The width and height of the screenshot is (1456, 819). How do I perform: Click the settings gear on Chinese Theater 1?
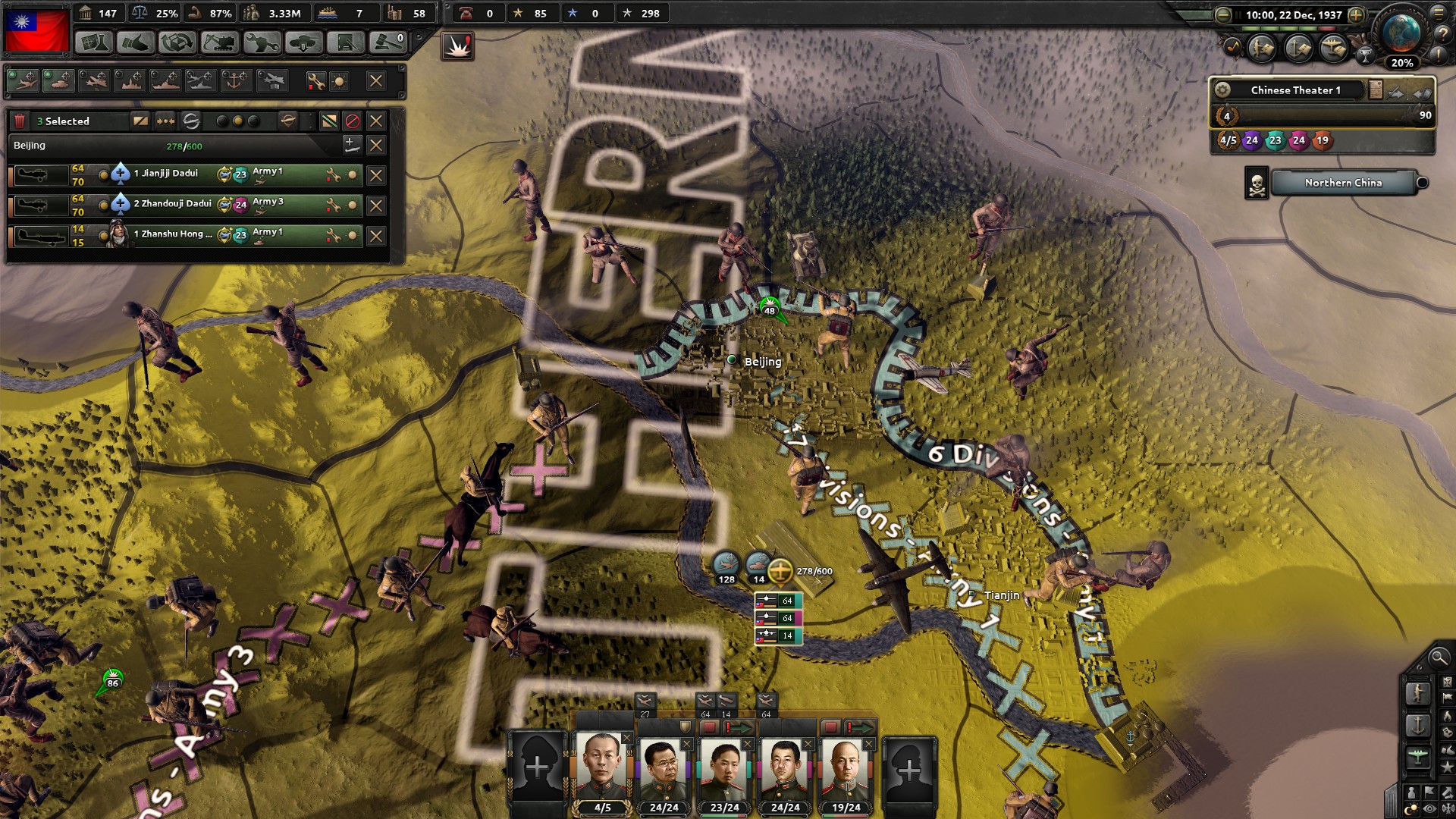point(1224,89)
